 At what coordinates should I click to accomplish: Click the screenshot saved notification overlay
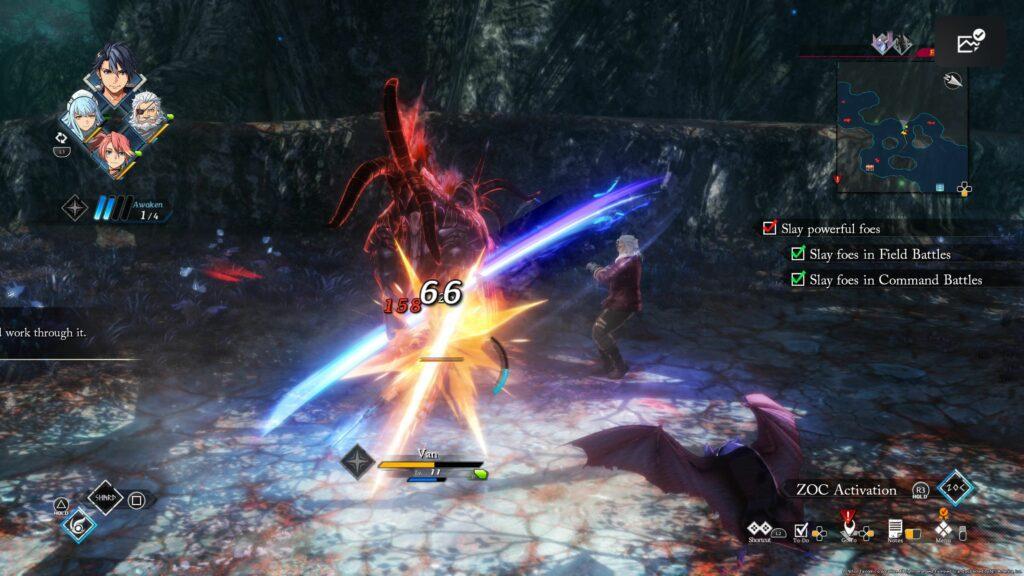coord(970,41)
